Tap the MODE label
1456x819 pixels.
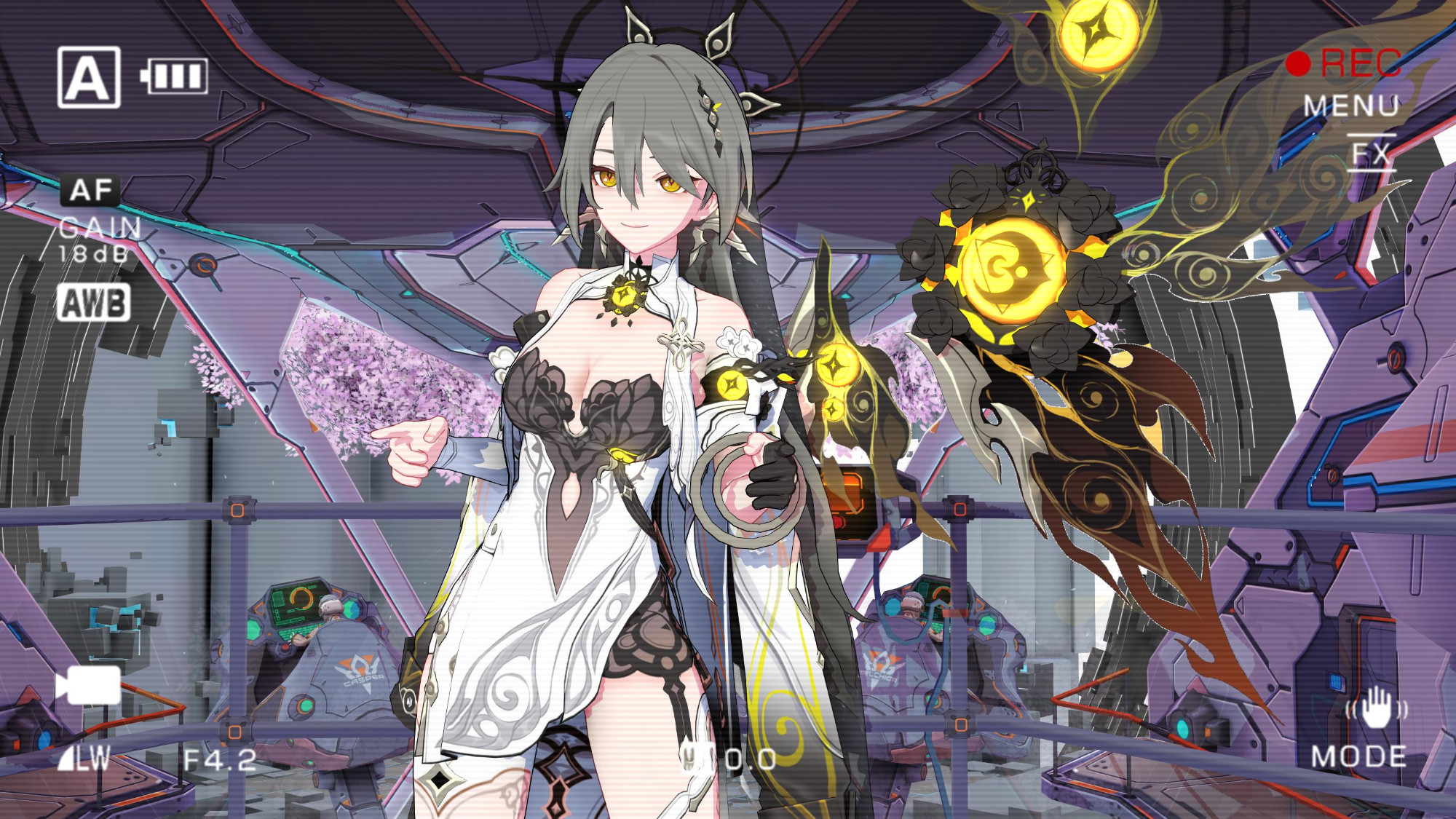click(1358, 757)
